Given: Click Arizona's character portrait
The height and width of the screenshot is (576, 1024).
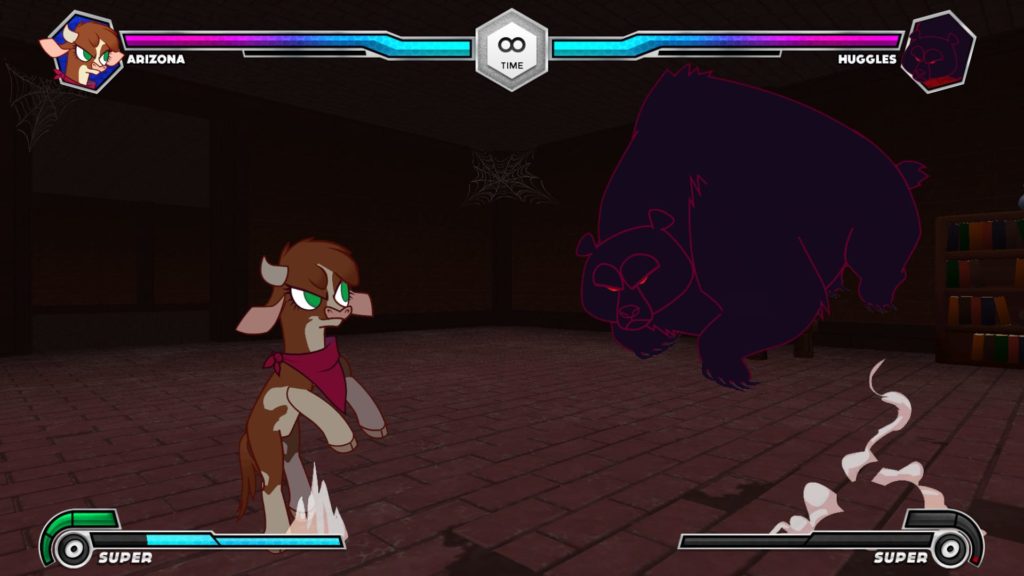Looking at the screenshot, I should click(84, 50).
